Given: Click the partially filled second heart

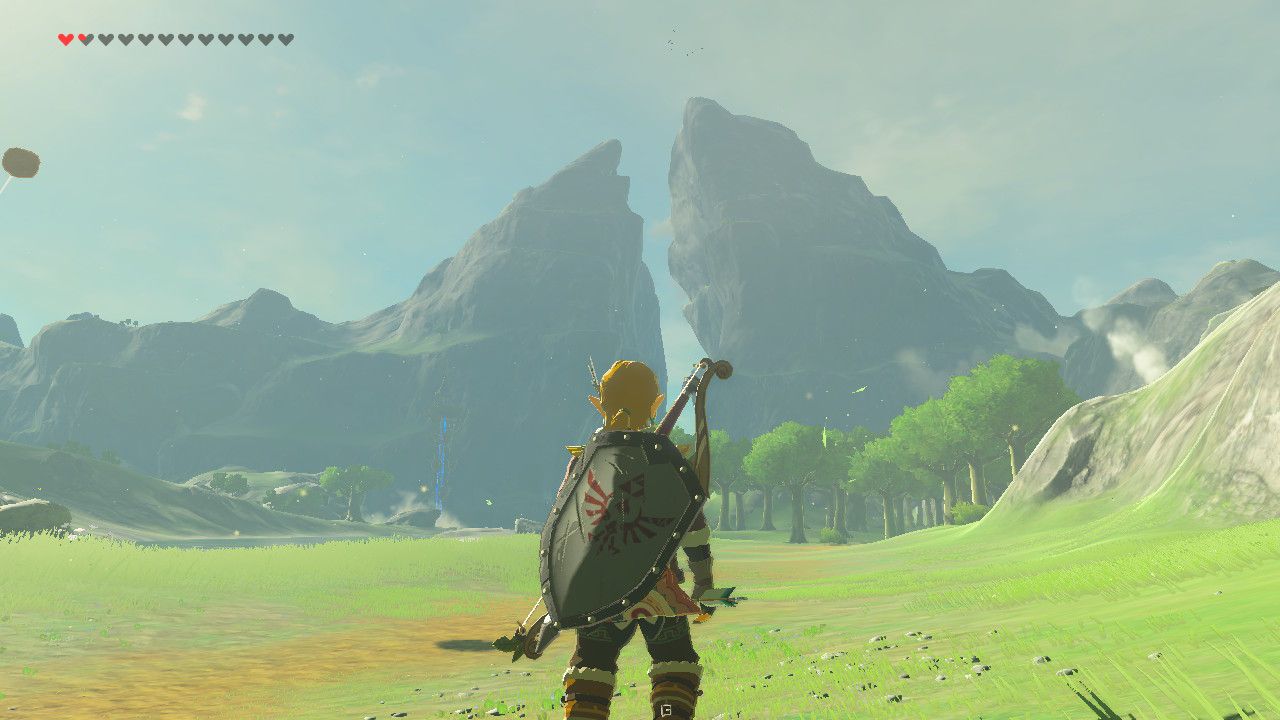Looking at the screenshot, I should (84, 40).
